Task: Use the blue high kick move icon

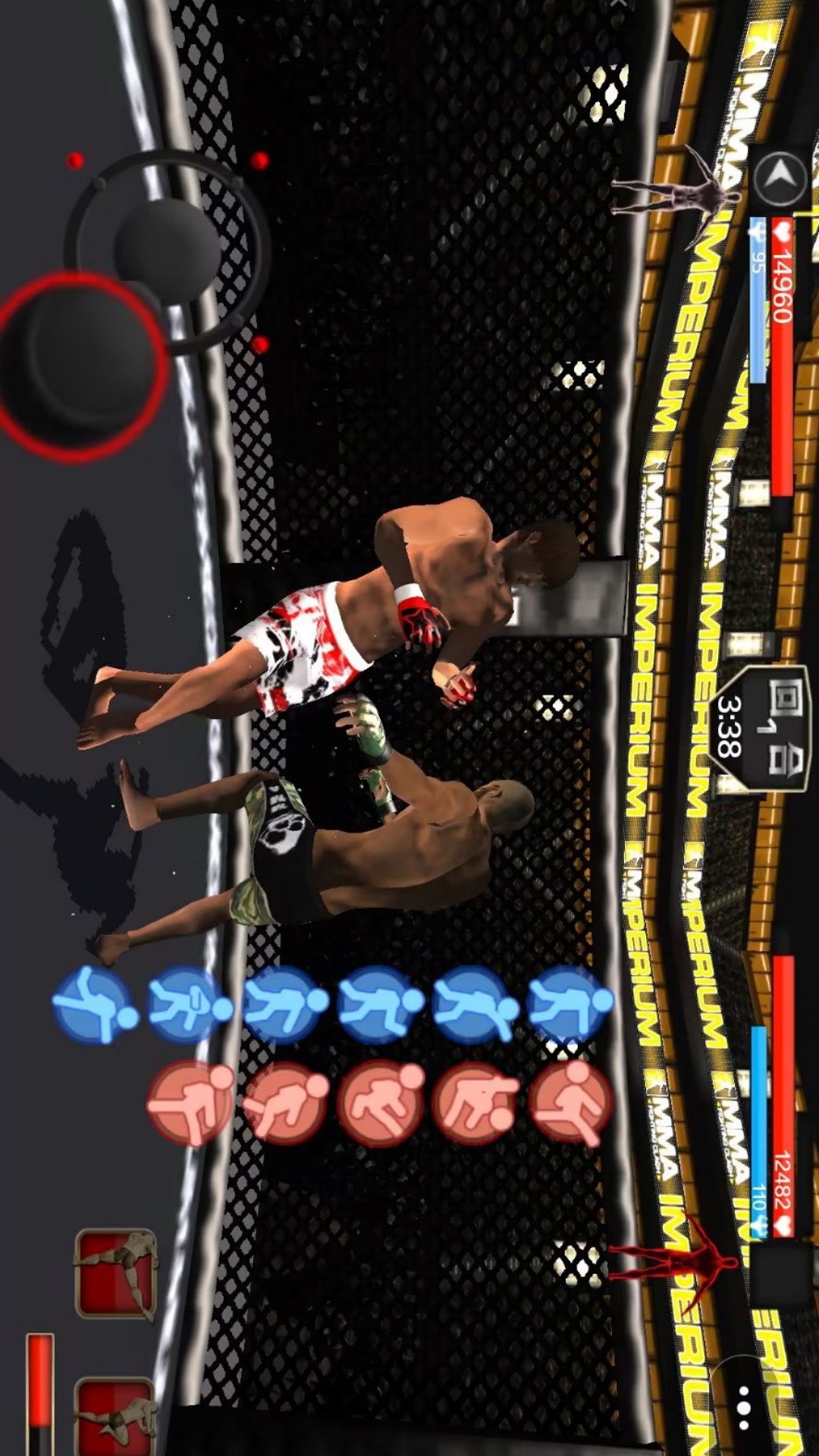Action: coord(94,1005)
